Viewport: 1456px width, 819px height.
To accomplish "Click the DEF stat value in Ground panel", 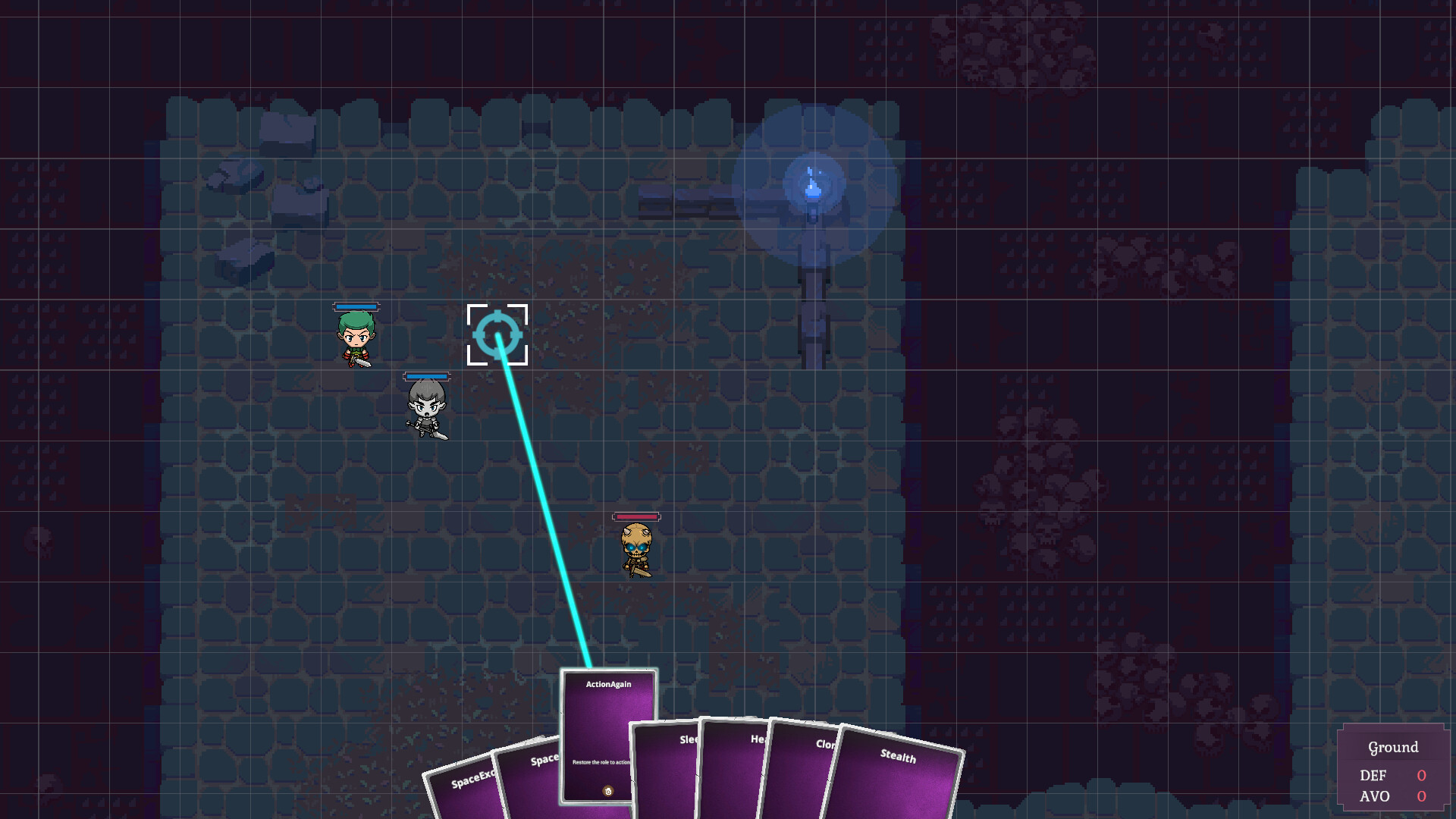I will 1420,776.
